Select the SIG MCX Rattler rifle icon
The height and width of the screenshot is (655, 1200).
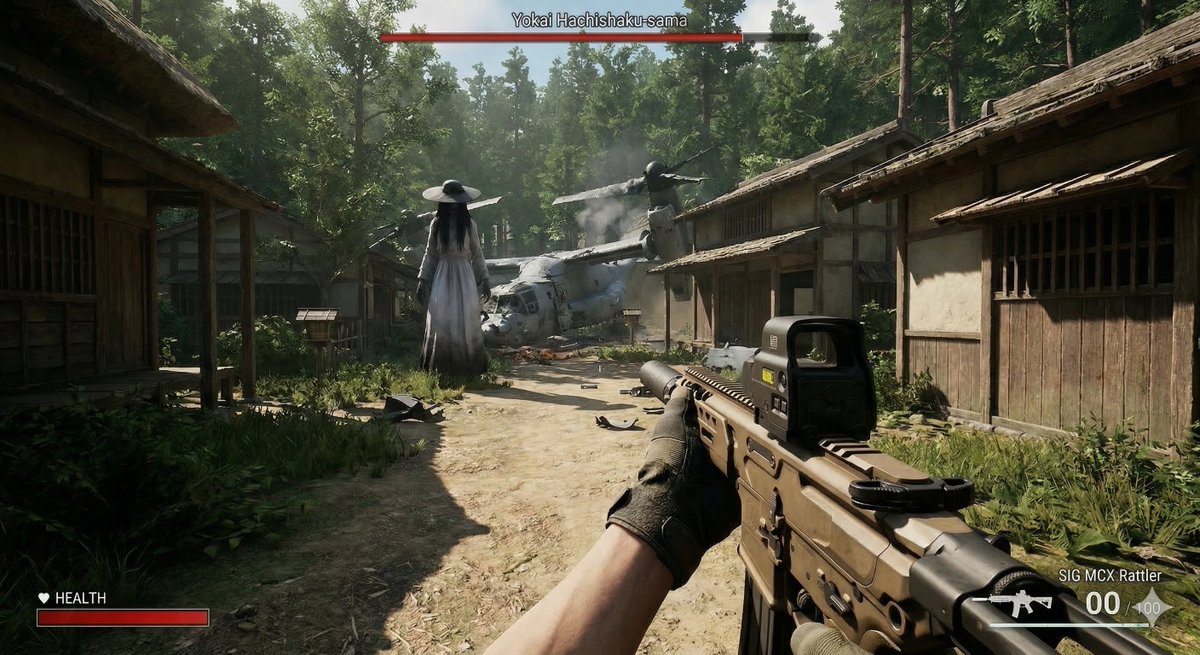point(1020,603)
